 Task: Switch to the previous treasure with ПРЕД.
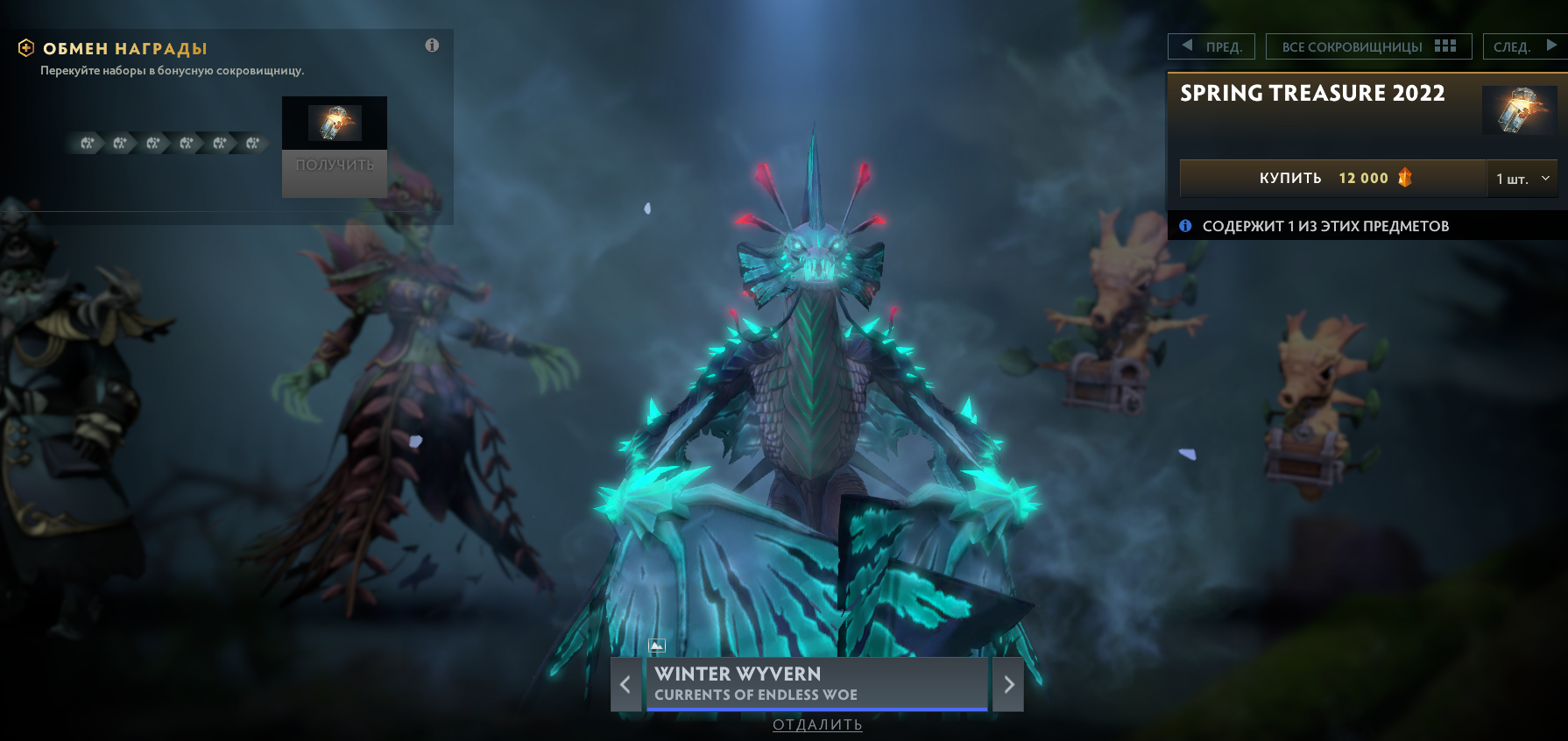[x=1211, y=46]
